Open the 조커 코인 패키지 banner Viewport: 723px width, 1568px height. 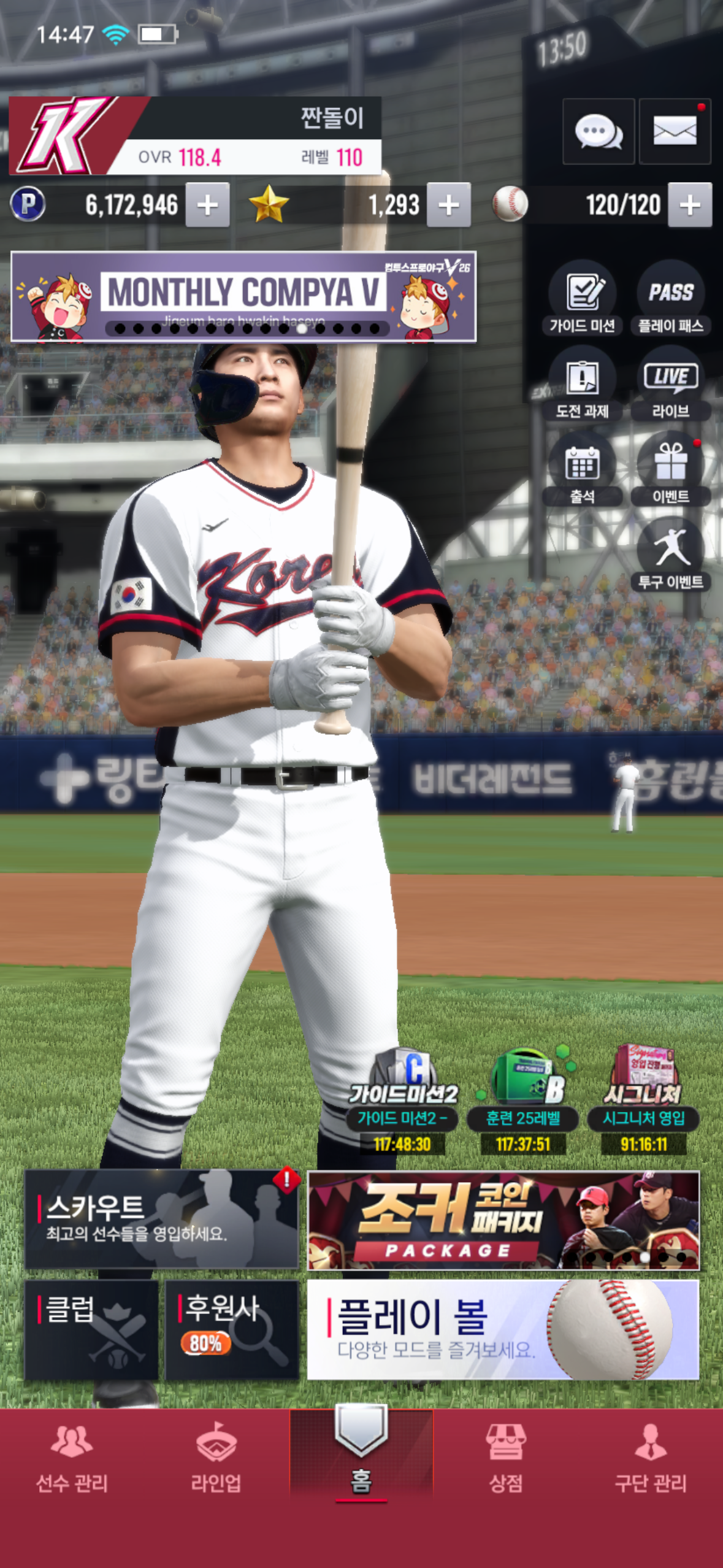click(x=503, y=1220)
